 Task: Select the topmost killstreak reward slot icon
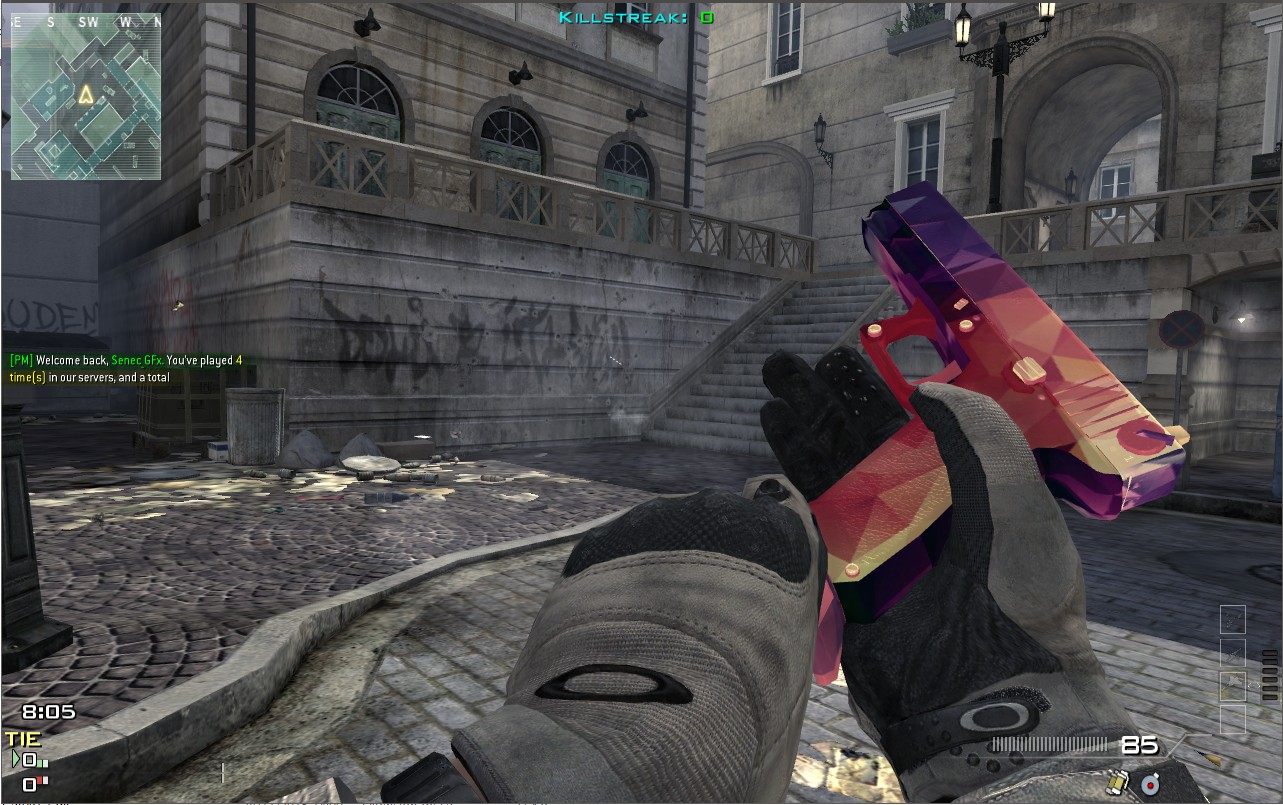click(1233, 619)
